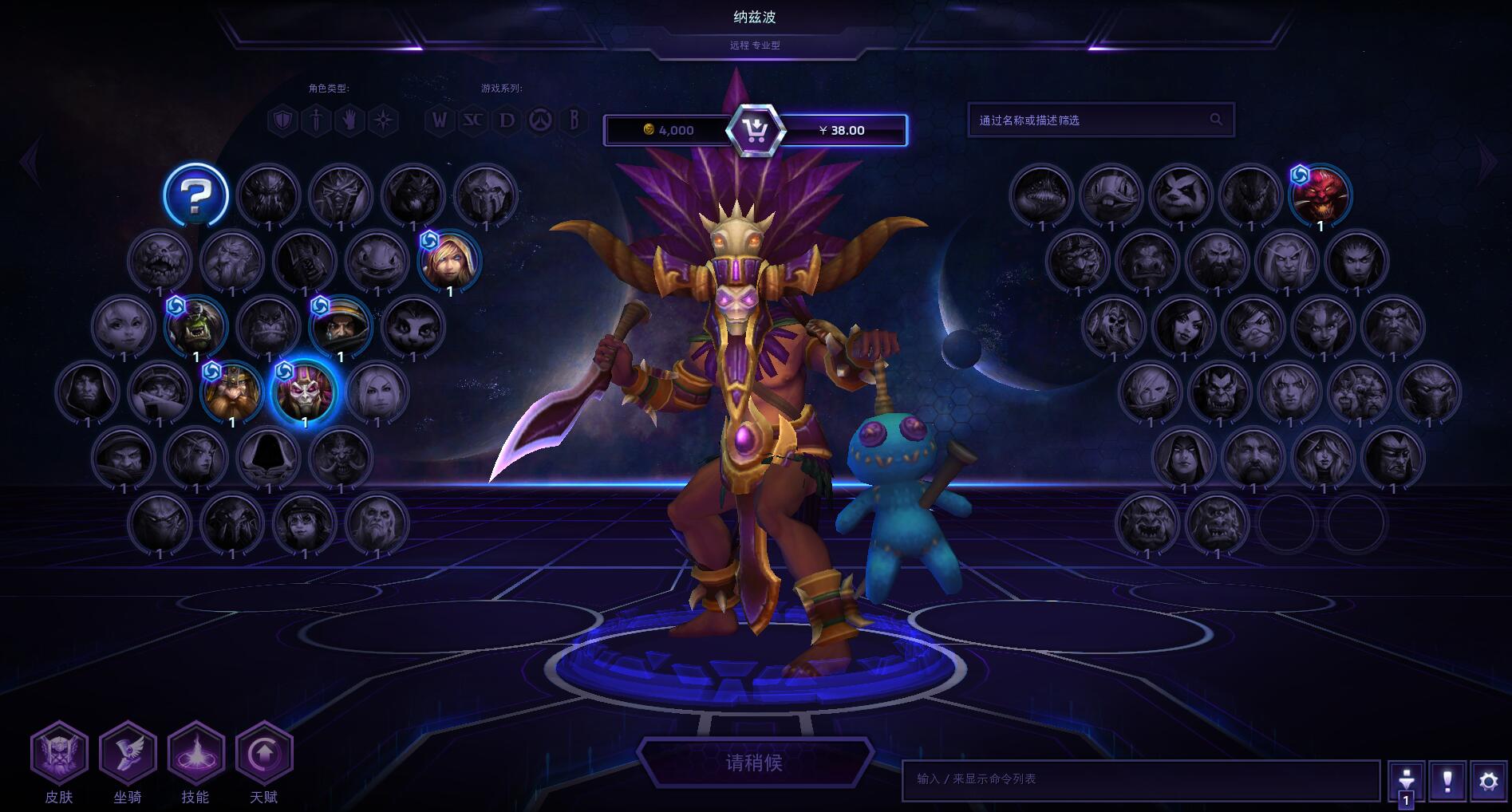1512x812 pixels.
Task: Buy hero with 4,000 gold
Action: [669, 131]
